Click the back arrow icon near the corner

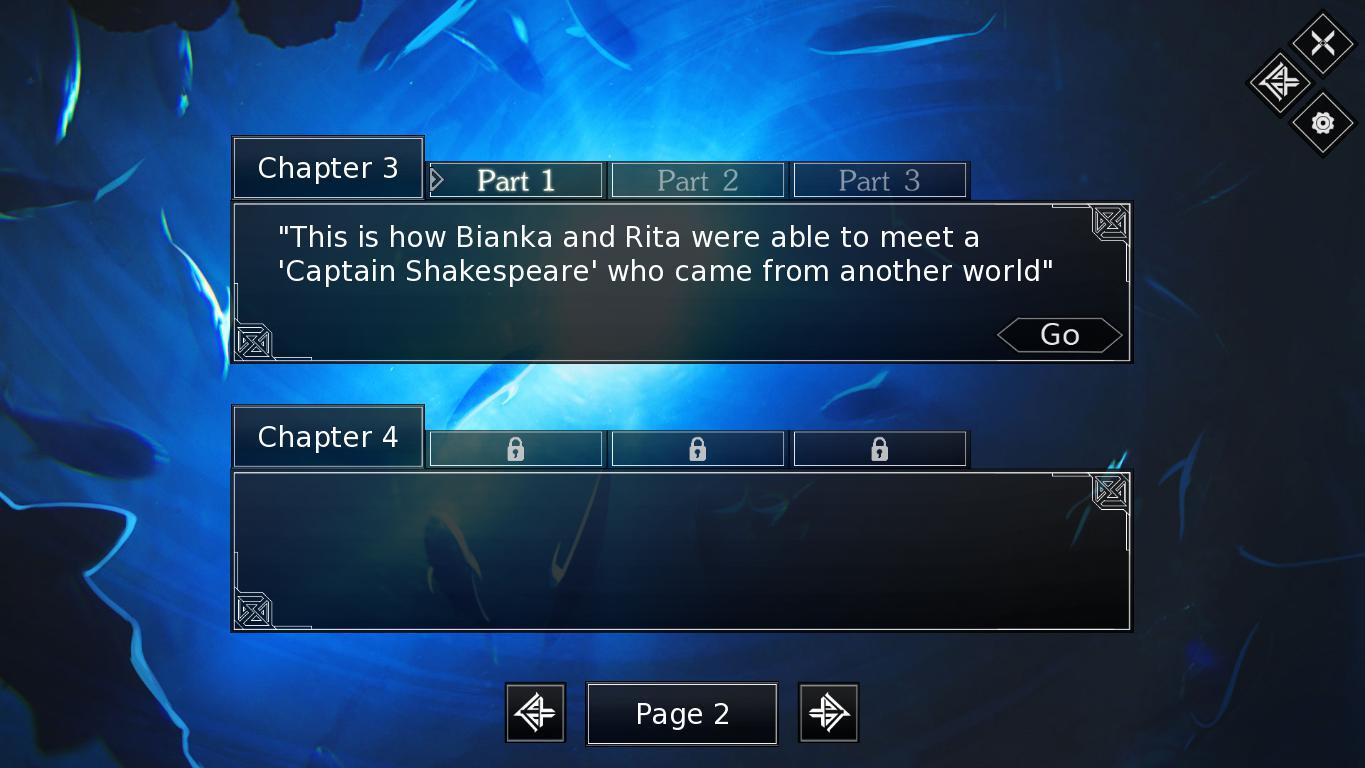pyautogui.click(x=1279, y=84)
